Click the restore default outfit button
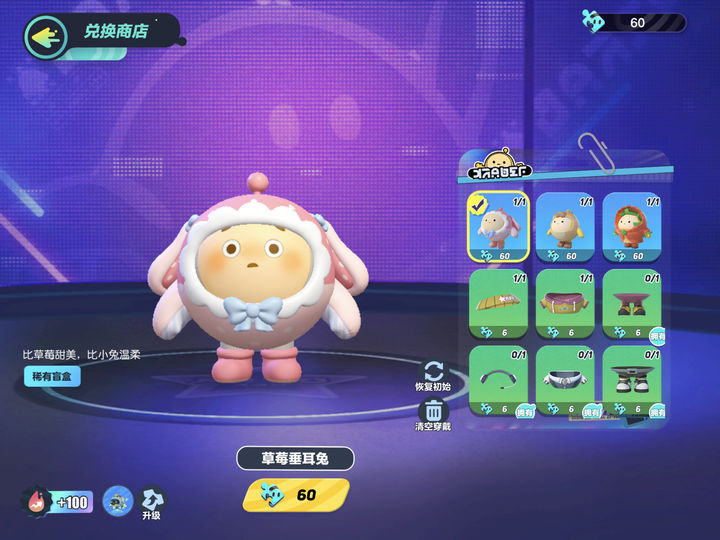This screenshot has height=540, width=720. coord(433,376)
